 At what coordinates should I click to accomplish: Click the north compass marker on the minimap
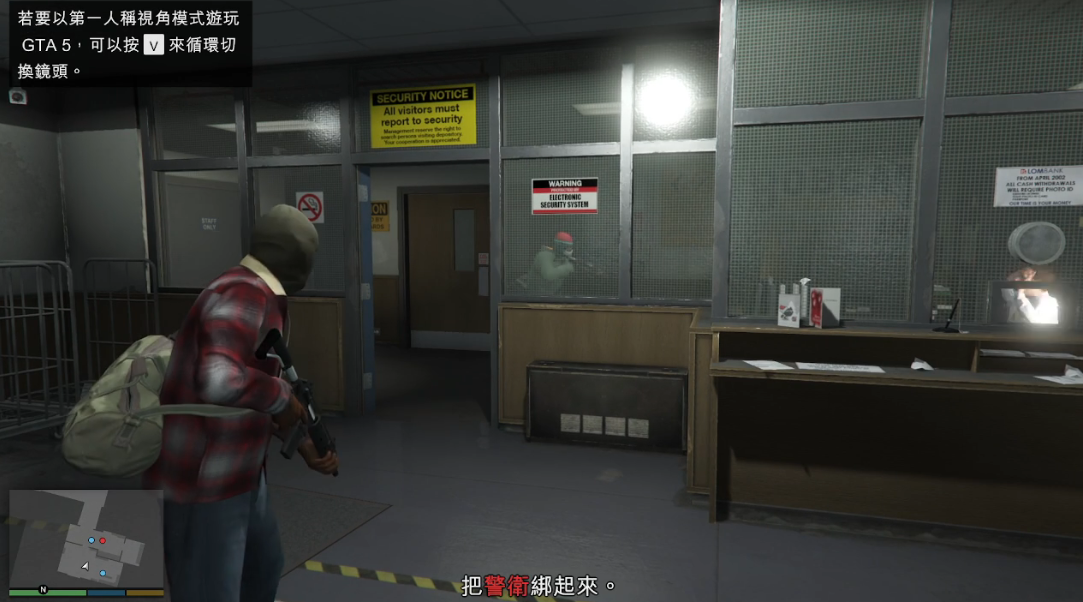(x=43, y=590)
